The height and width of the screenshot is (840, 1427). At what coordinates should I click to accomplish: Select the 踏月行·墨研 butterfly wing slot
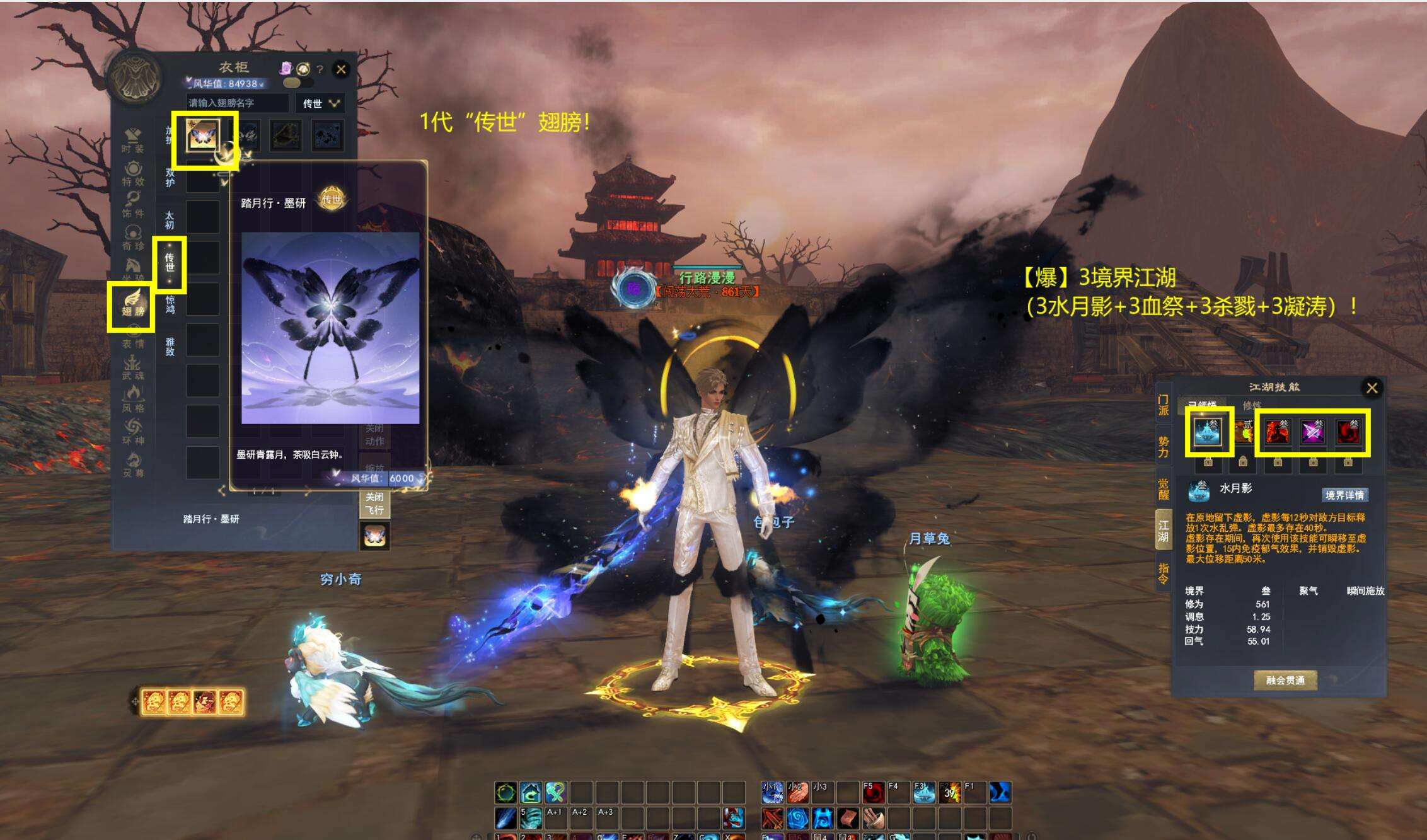click(x=202, y=135)
